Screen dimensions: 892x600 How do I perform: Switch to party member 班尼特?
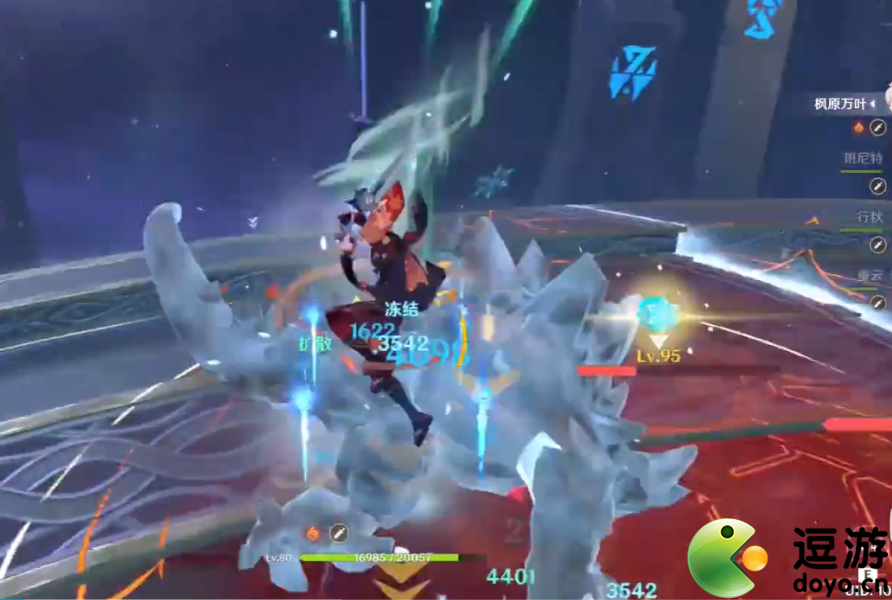[x=860, y=158]
